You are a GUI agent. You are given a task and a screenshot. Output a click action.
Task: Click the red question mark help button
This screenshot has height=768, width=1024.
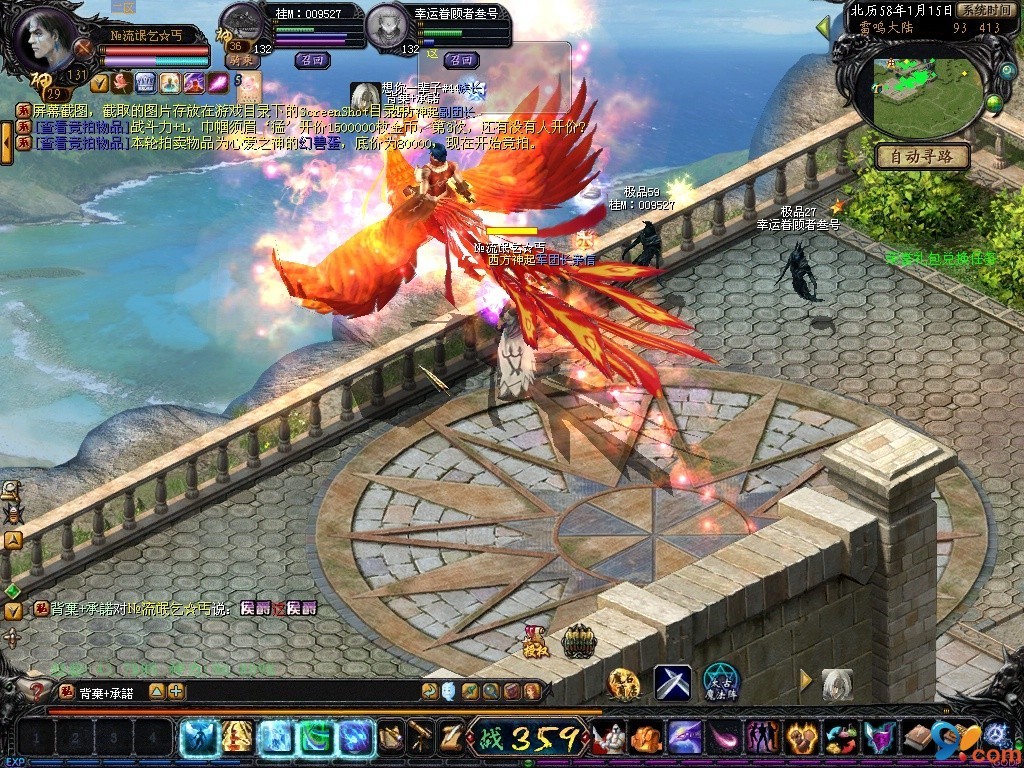click(38, 690)
